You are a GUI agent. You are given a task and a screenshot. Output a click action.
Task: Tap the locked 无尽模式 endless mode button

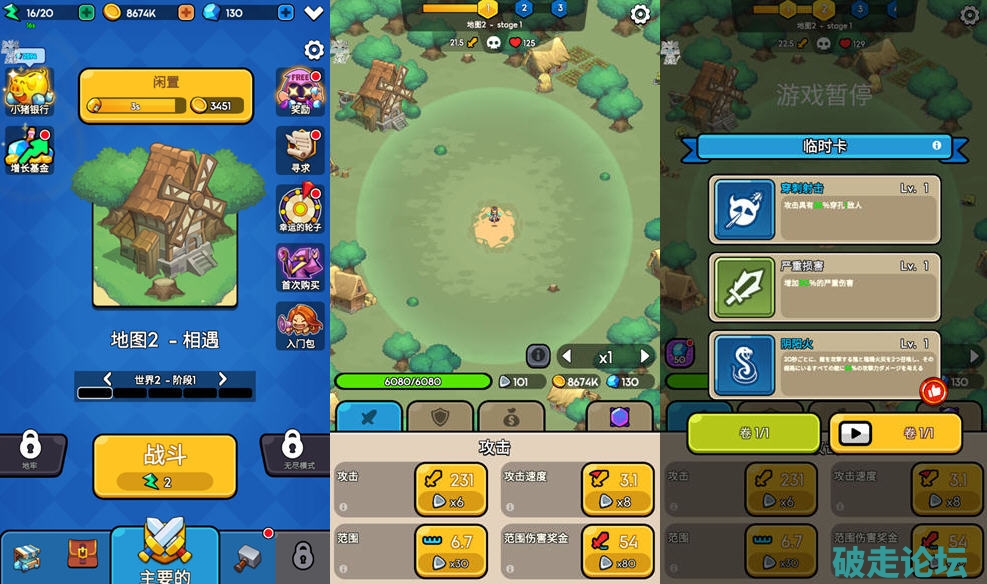coord(292,450)
